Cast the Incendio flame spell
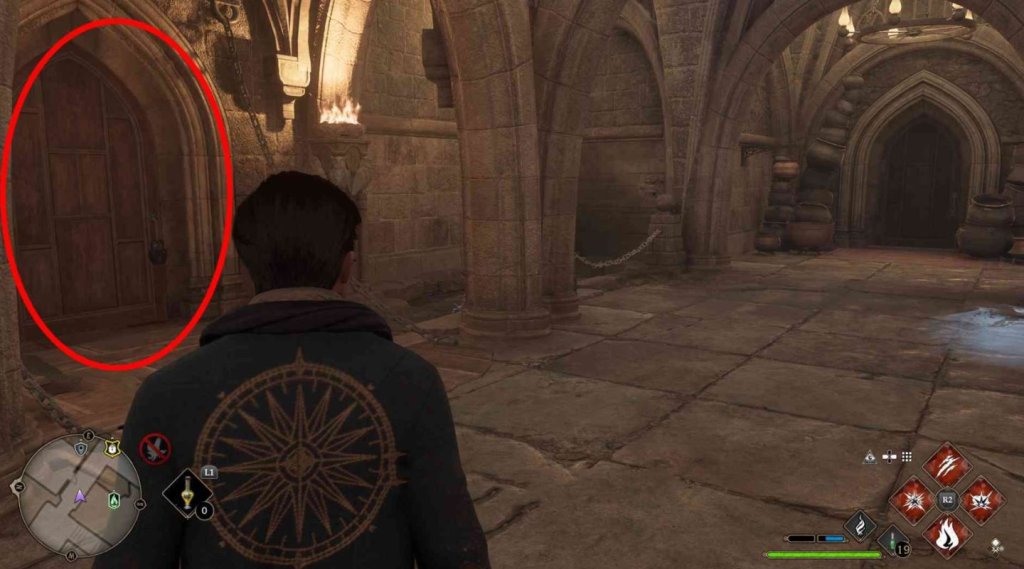The width and height of the screenshot is (1024, 569). pos(946,533)
